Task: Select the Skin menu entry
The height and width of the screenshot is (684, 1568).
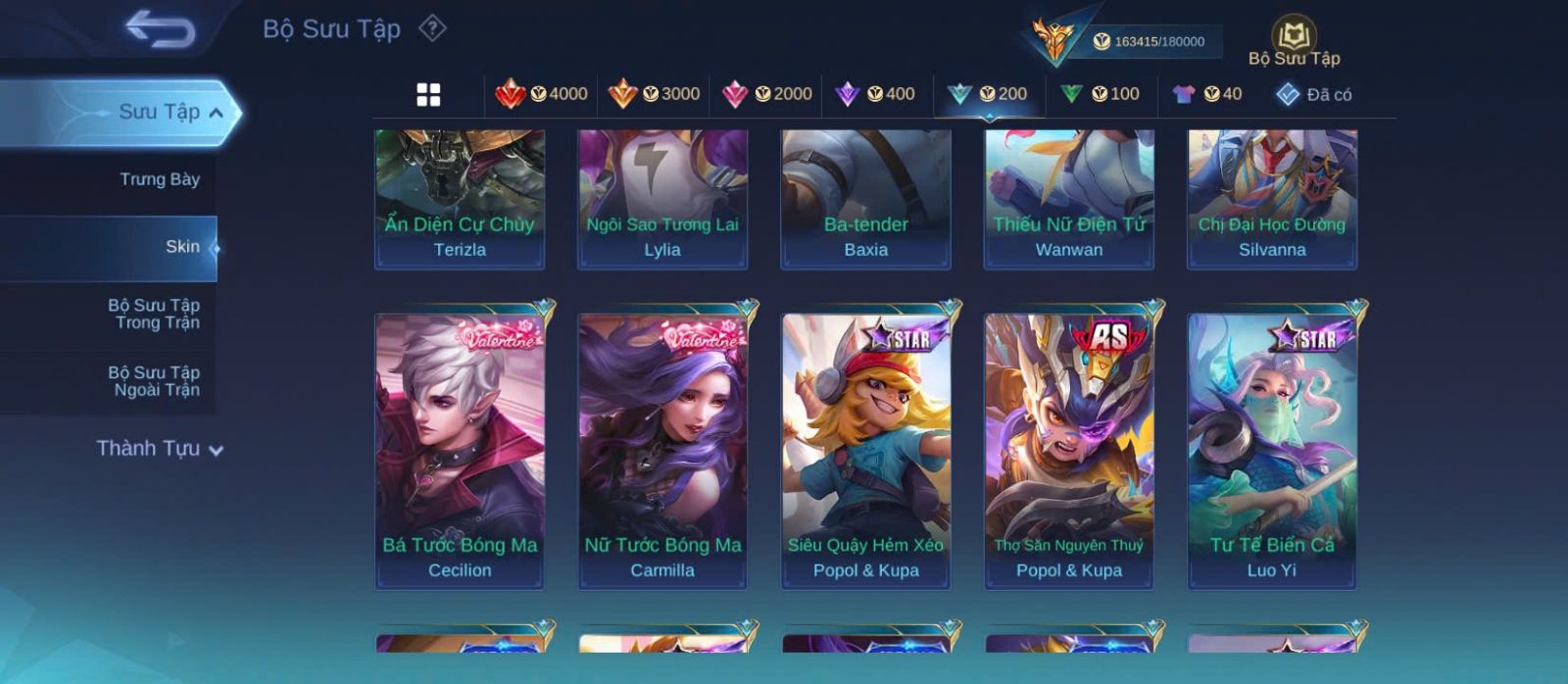Action: point(182,247)
